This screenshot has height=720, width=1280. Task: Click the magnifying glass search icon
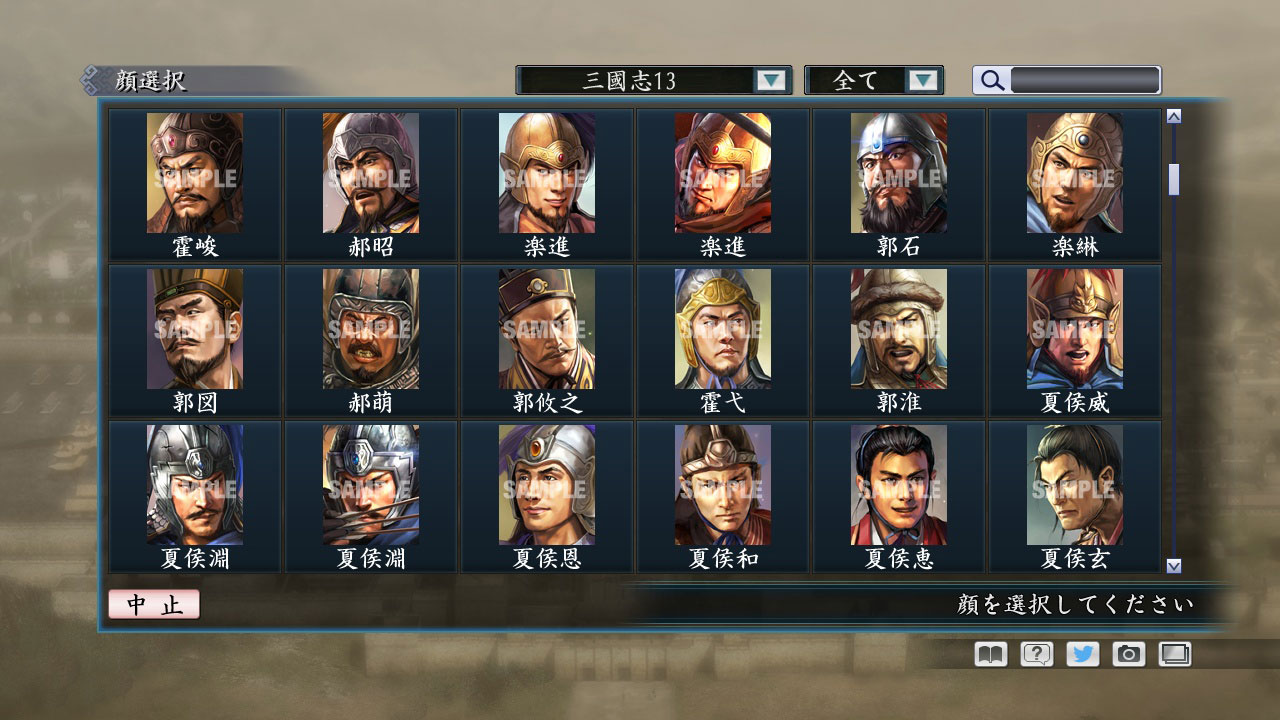(x=990, y=80)
